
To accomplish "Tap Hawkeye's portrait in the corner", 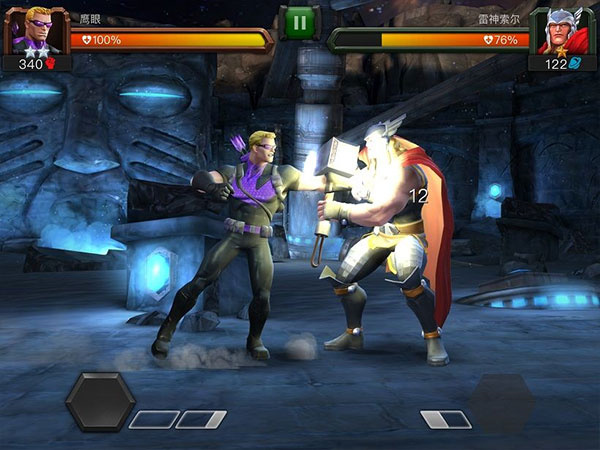I will click(32, 30).
